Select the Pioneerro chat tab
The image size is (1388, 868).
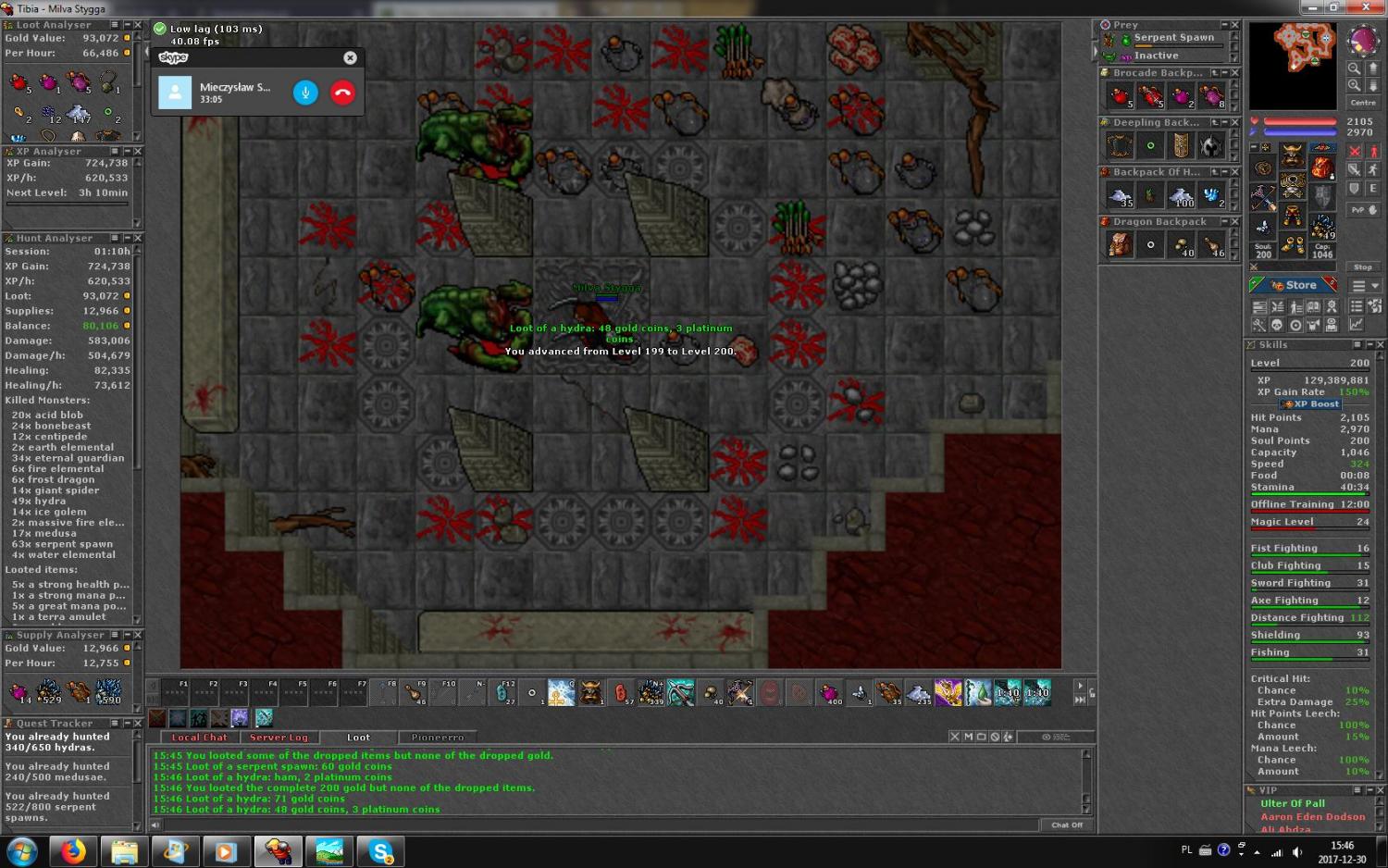click(x=438, y=738)
